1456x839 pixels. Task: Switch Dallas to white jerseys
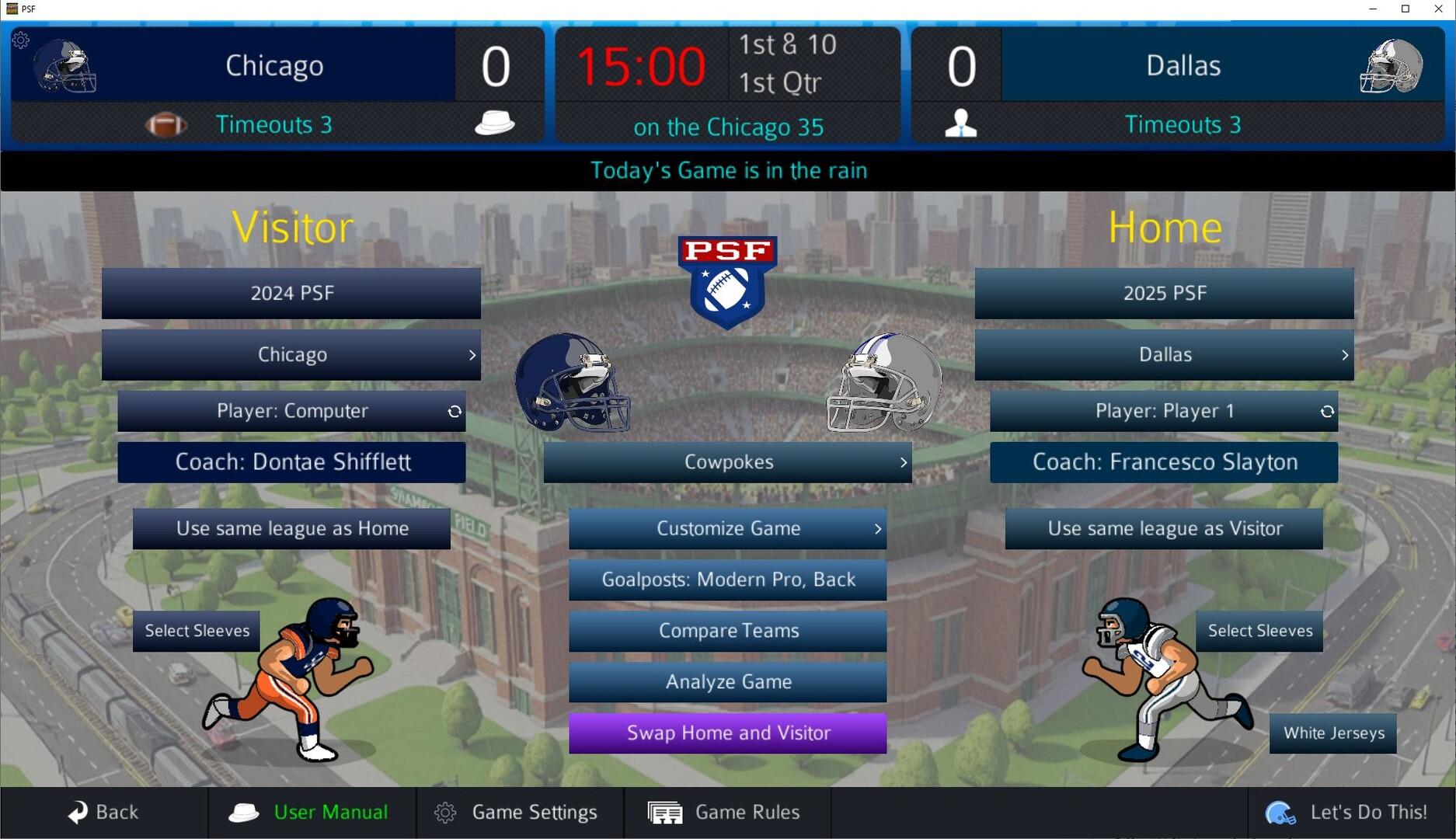[1332, 733]
